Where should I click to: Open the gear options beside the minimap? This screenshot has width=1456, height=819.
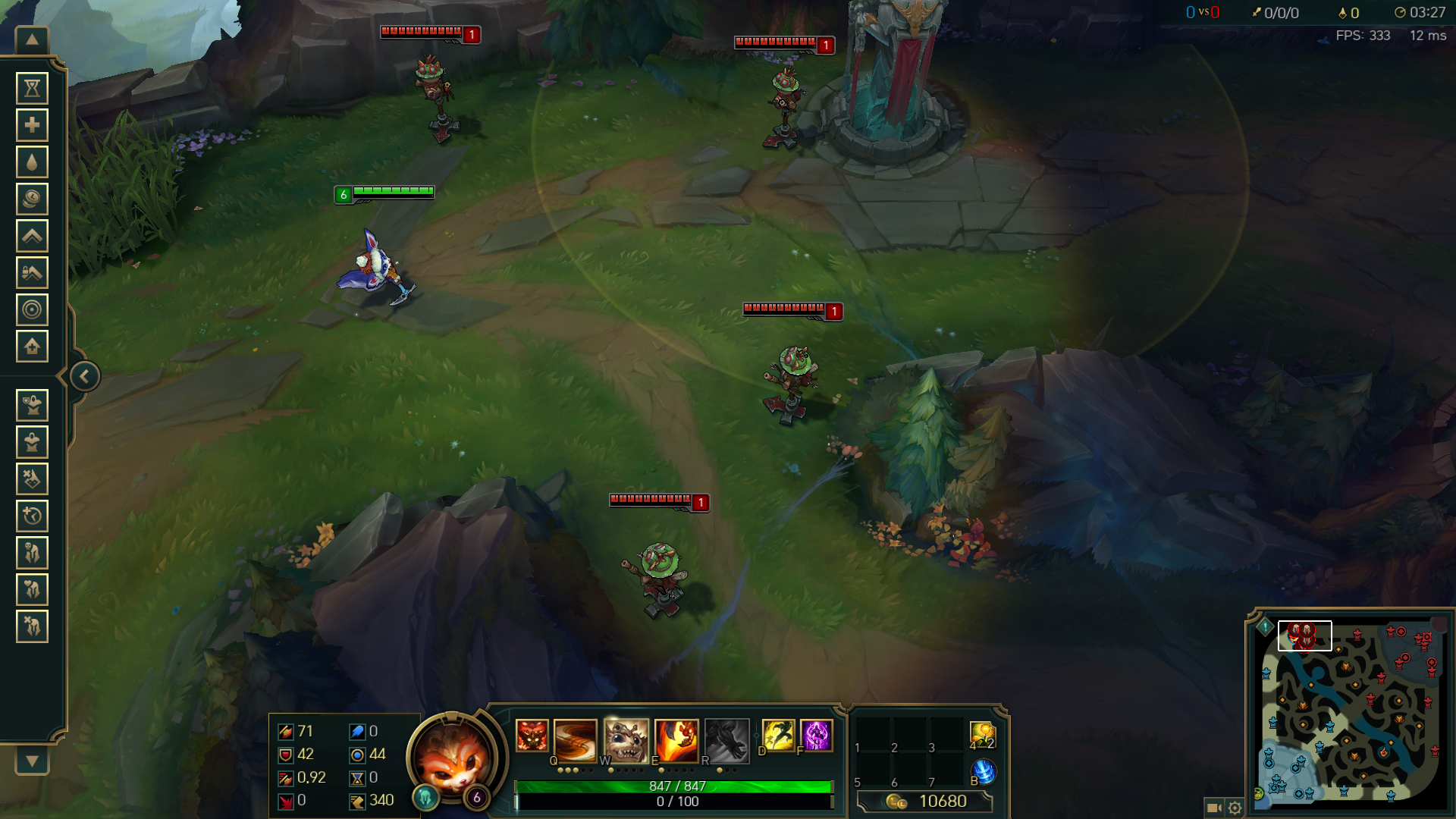[x=1235, y=808]
